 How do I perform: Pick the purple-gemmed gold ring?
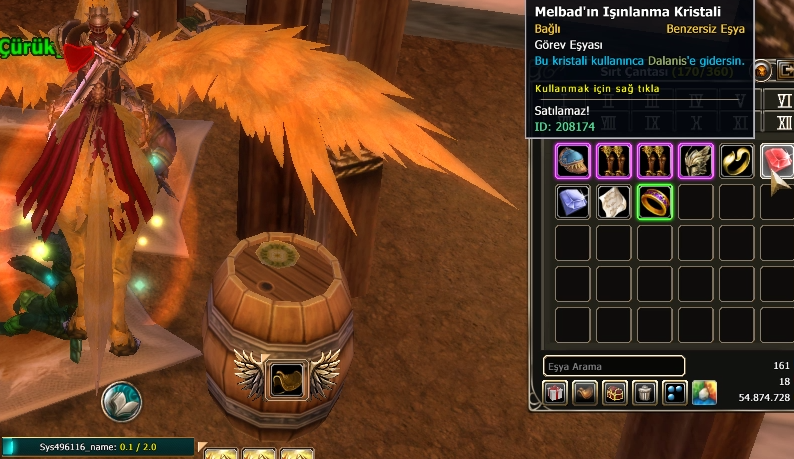pyautogui.click(x=654, y=202)
